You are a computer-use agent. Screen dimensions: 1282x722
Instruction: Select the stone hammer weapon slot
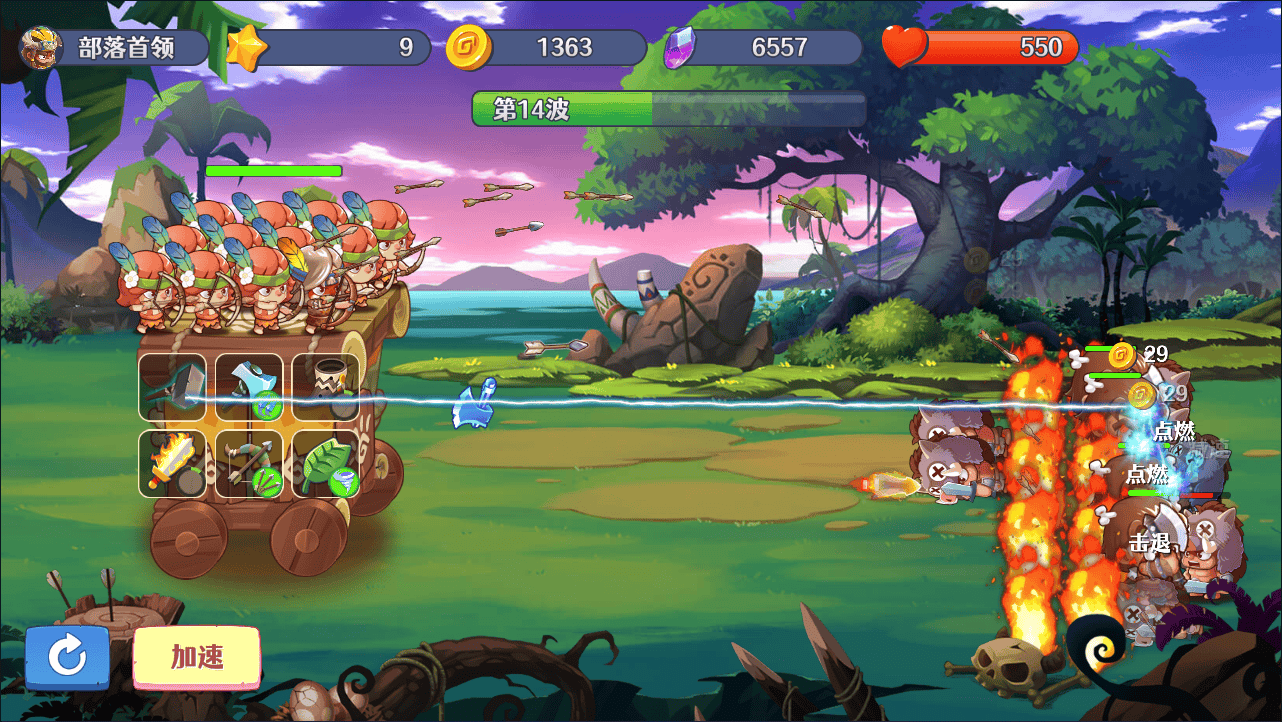click(x=173, y=387)
